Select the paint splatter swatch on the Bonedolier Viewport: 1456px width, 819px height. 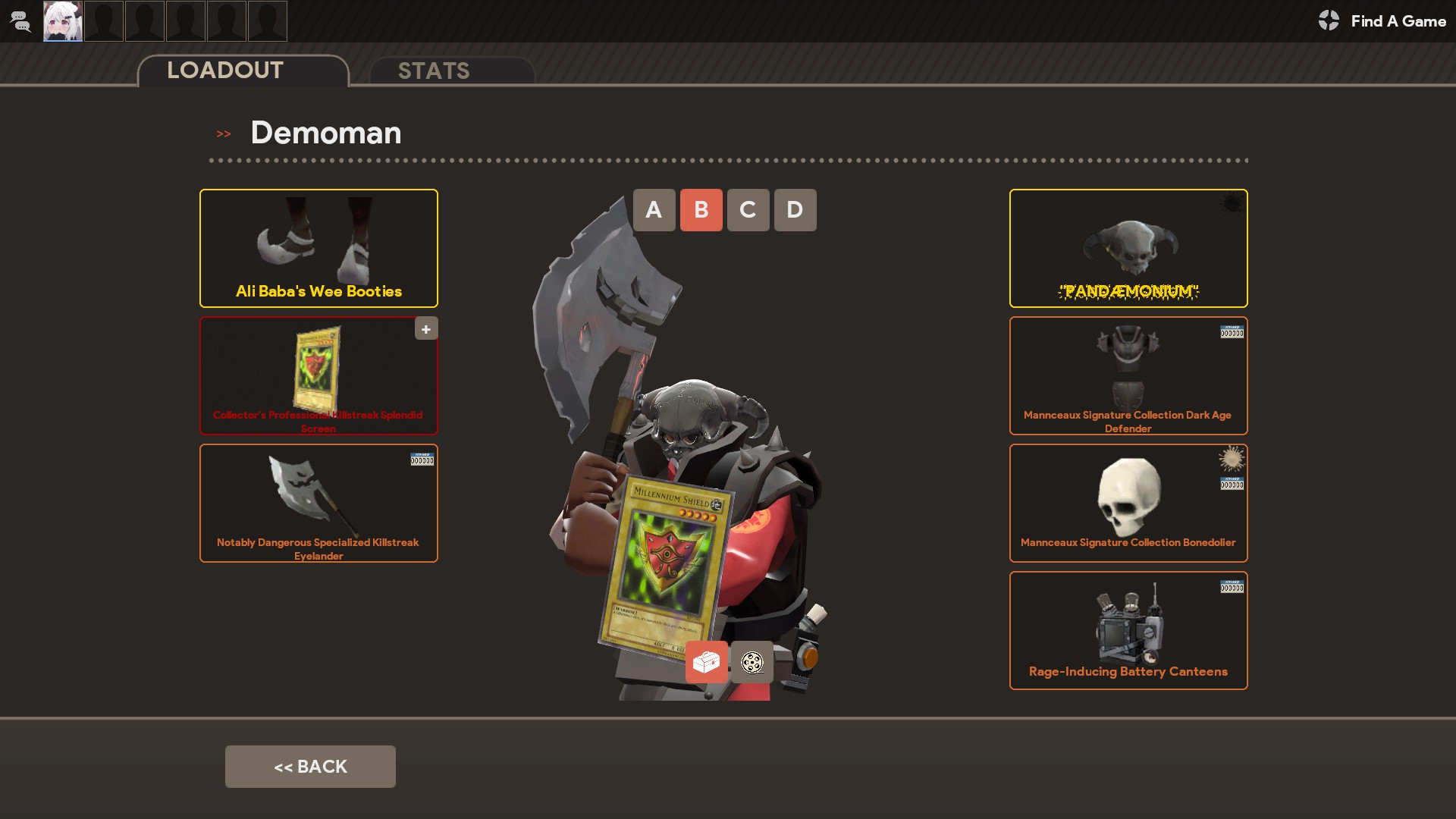1232,458
